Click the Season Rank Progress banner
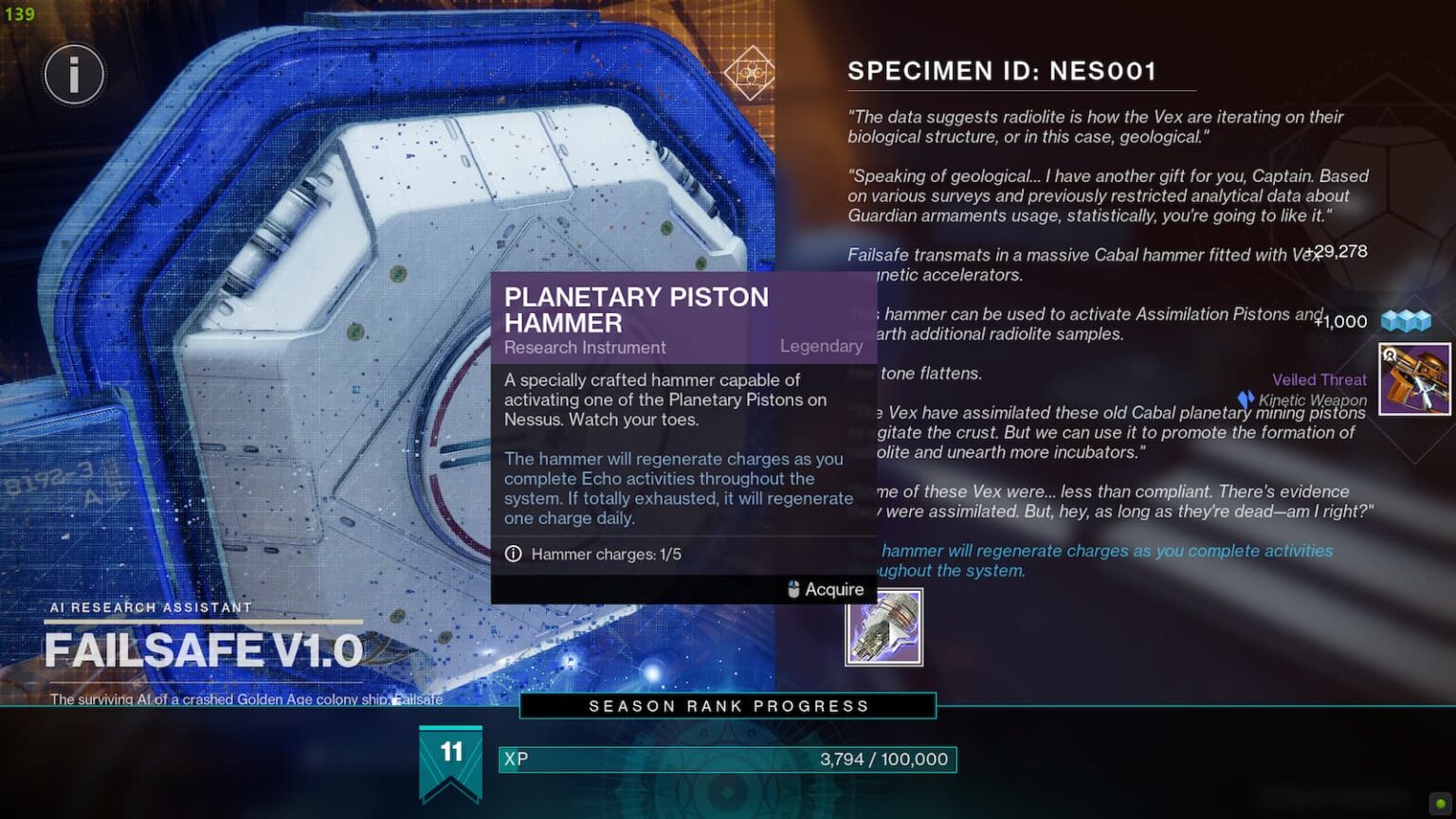Screen dimensions: 1456x819 (x=727, y=705)
